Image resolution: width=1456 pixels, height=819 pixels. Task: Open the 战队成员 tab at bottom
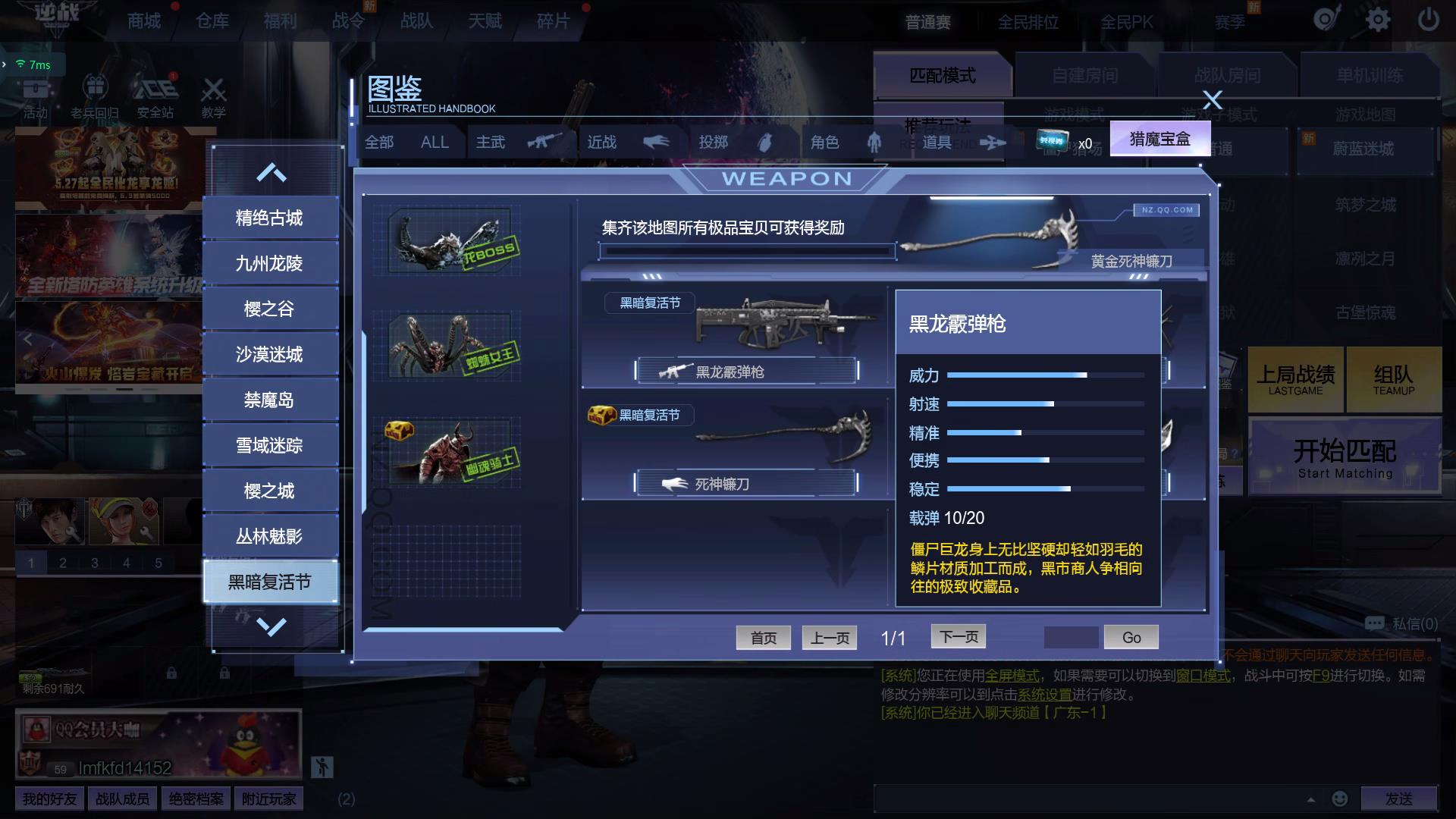point(121,798)
